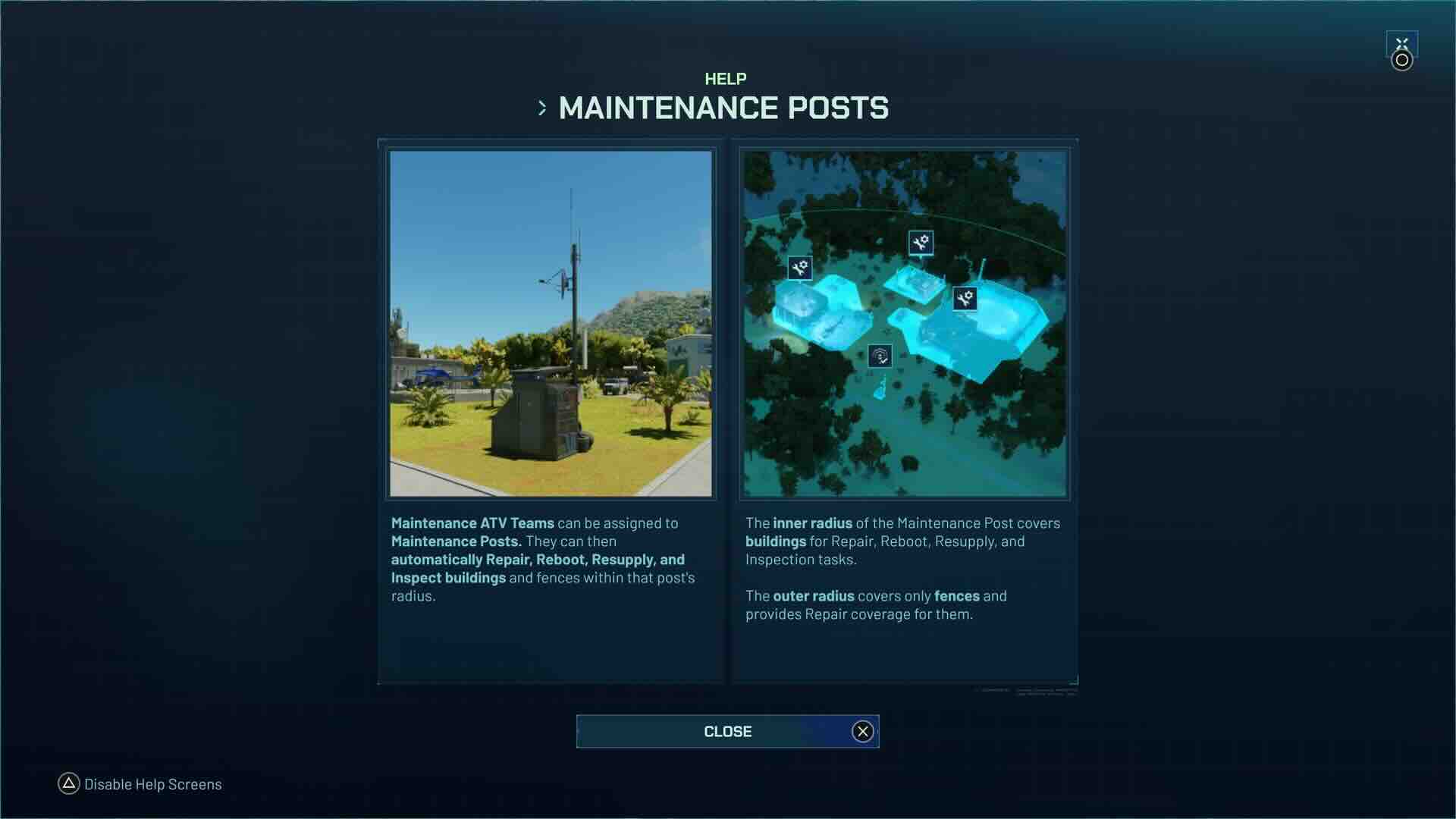Open the HELP breadcrumb above the title
Viewport: 1456px width, 819px height.
click(x=726, y=77)
